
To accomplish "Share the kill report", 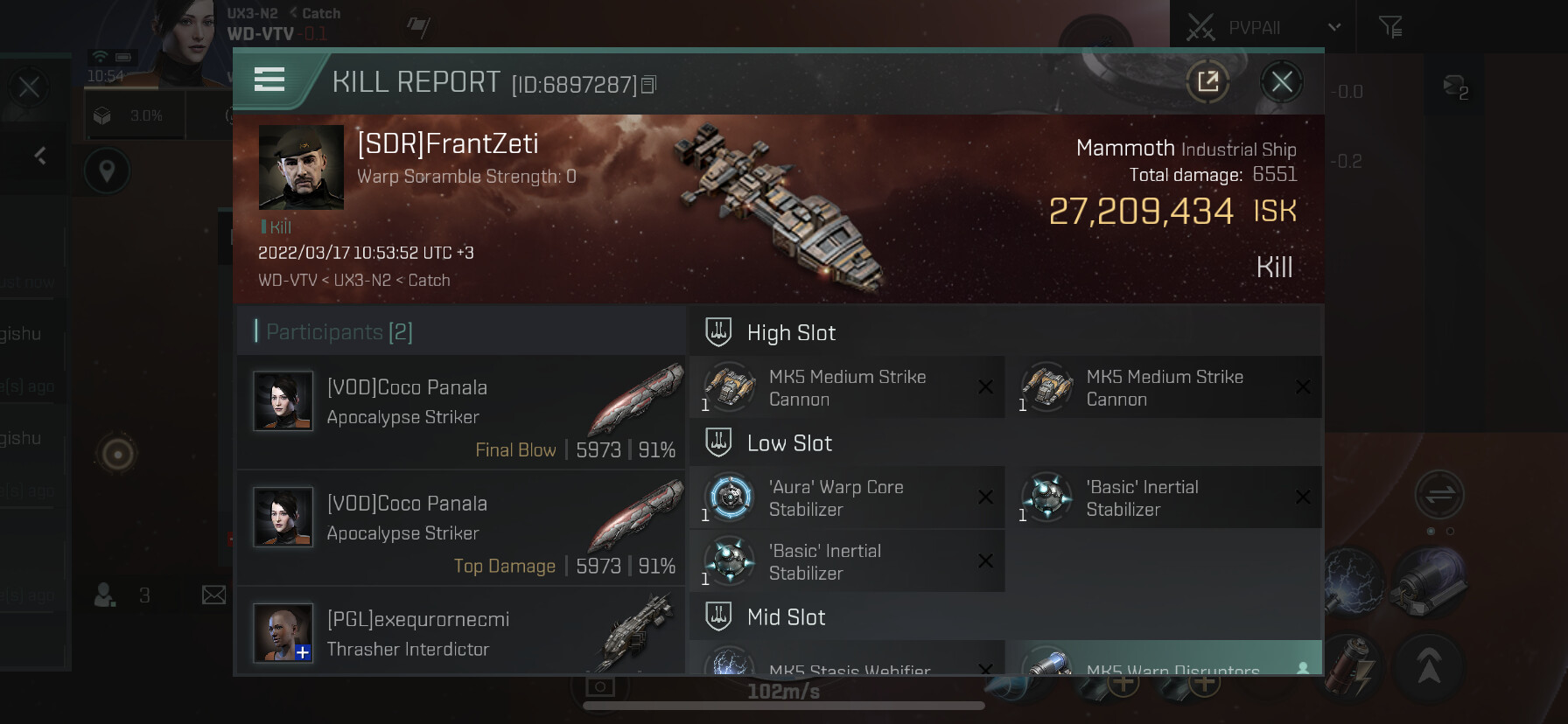I will [1207, 82].
